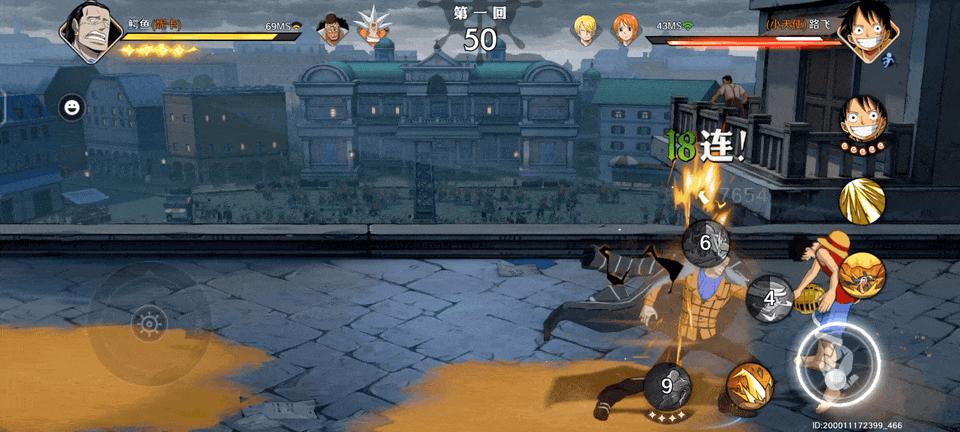960x432 pixels.
Task: Open the smiley face emote button
Action: coord(72,107)
